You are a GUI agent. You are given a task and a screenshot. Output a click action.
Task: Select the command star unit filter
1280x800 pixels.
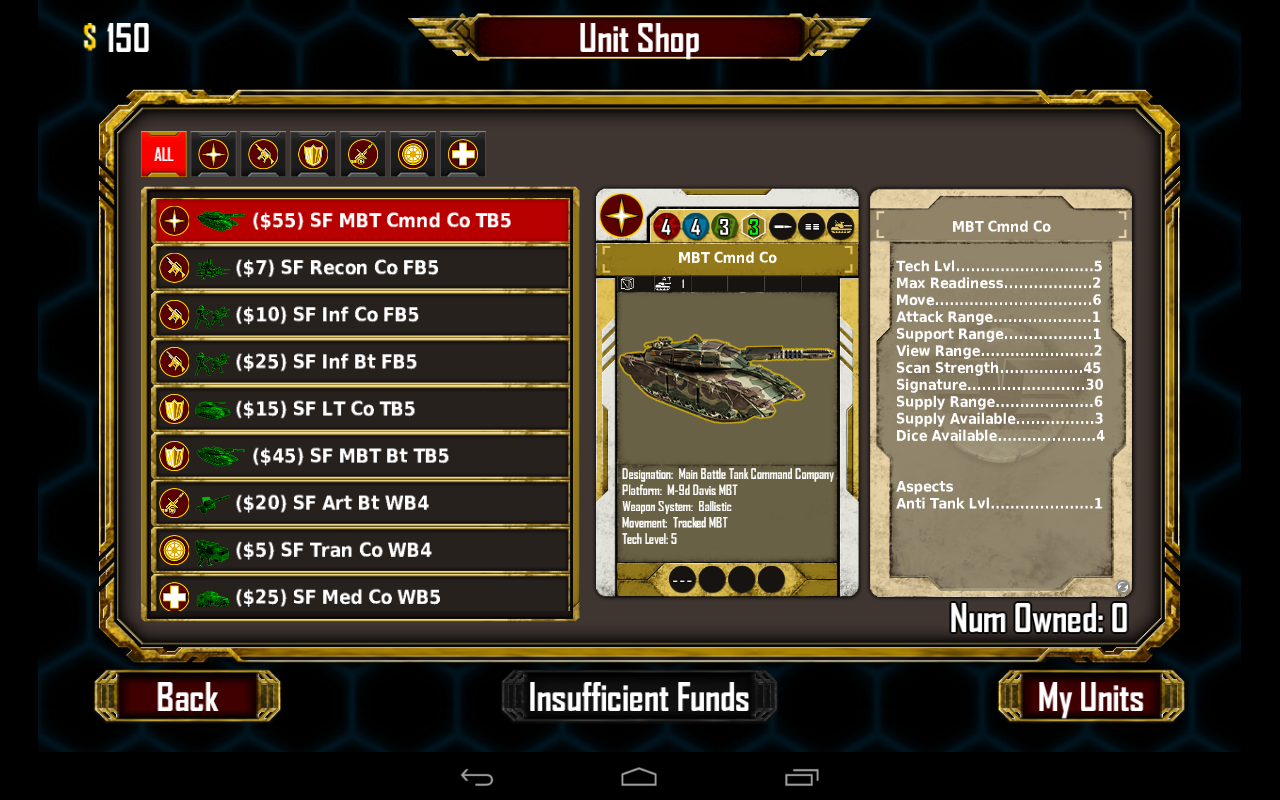tap(214, 153)
